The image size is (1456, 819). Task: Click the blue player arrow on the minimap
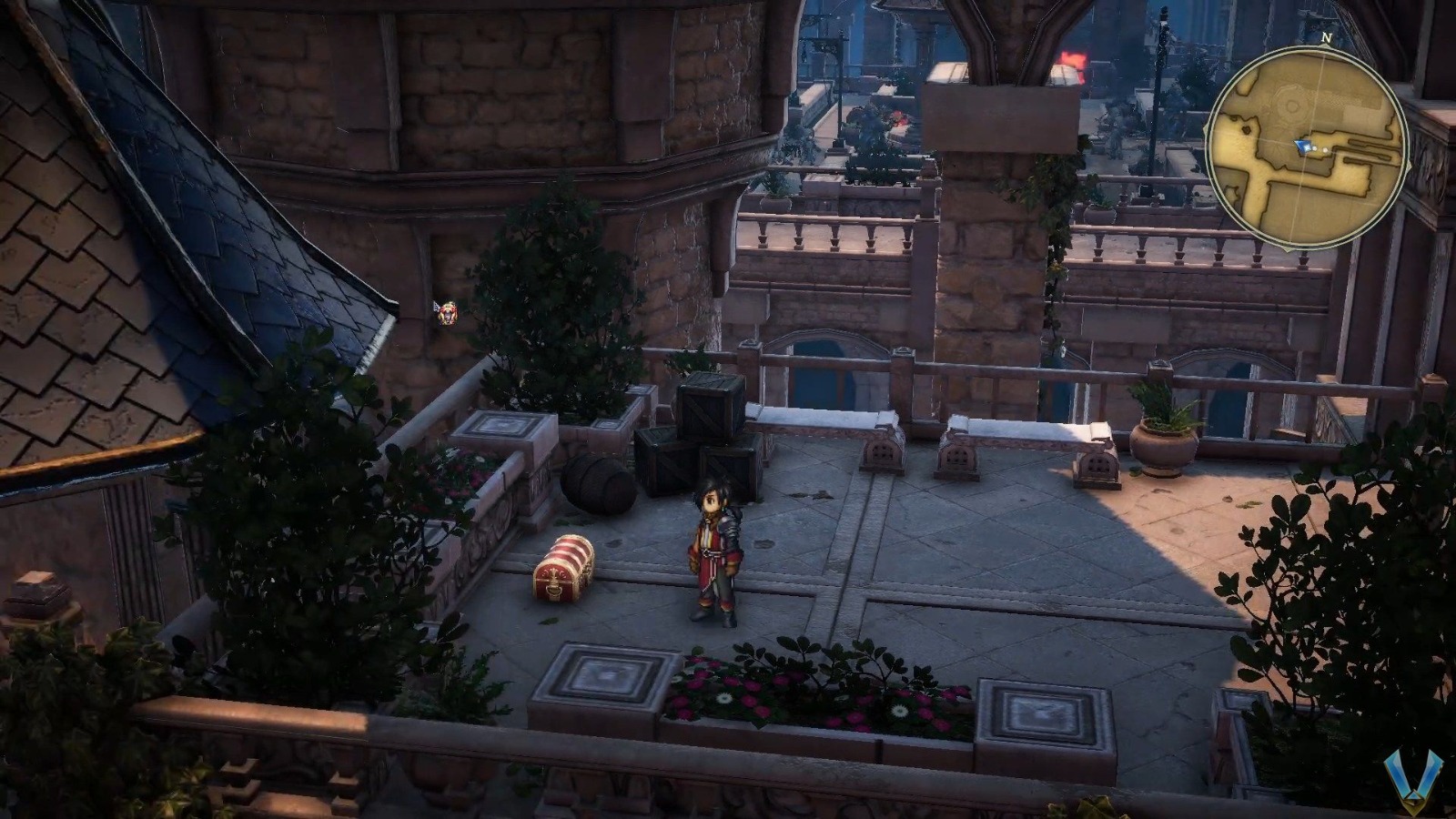[1301, 147]
